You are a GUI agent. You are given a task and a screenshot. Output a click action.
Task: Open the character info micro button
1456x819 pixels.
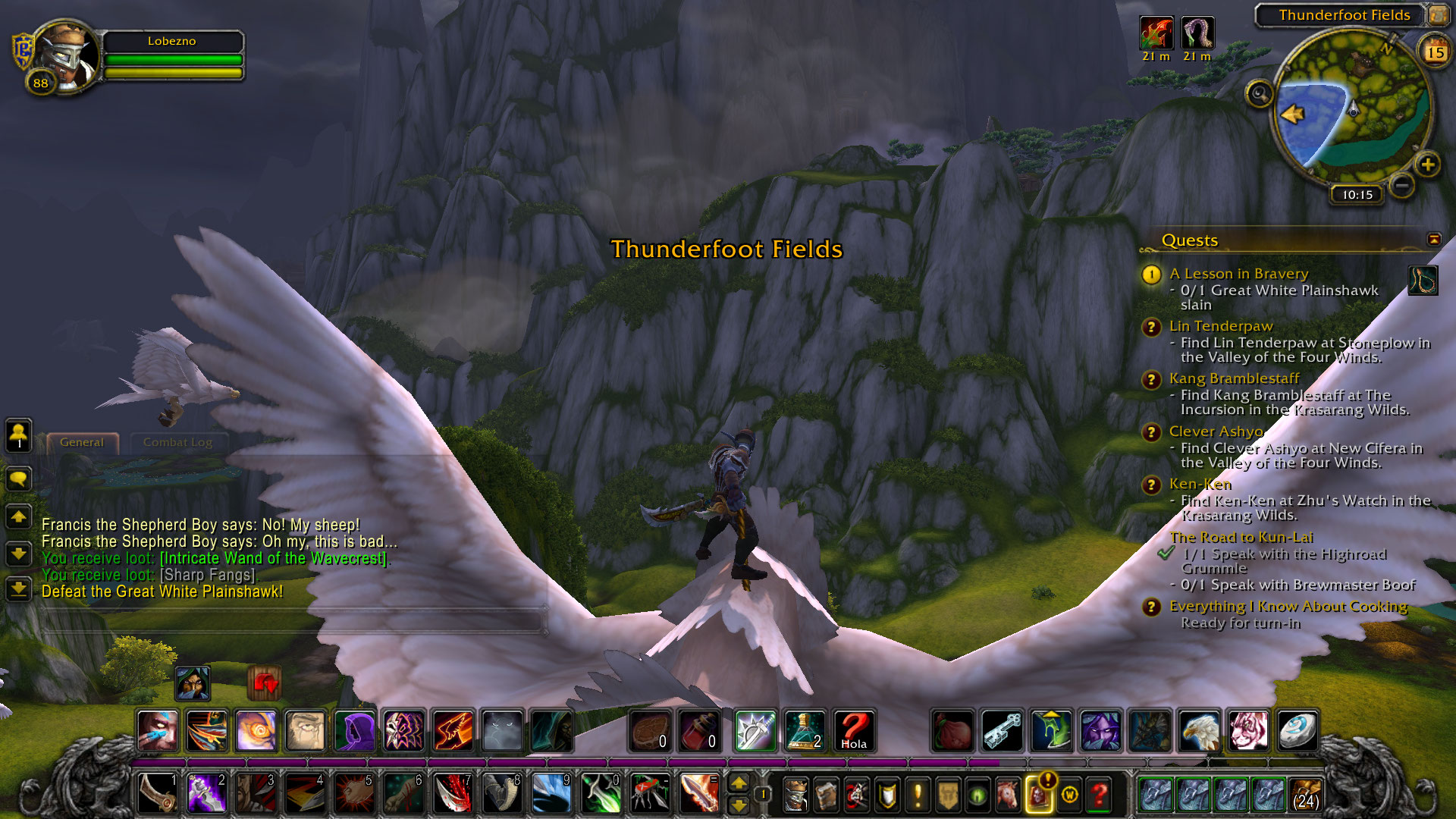795,795
